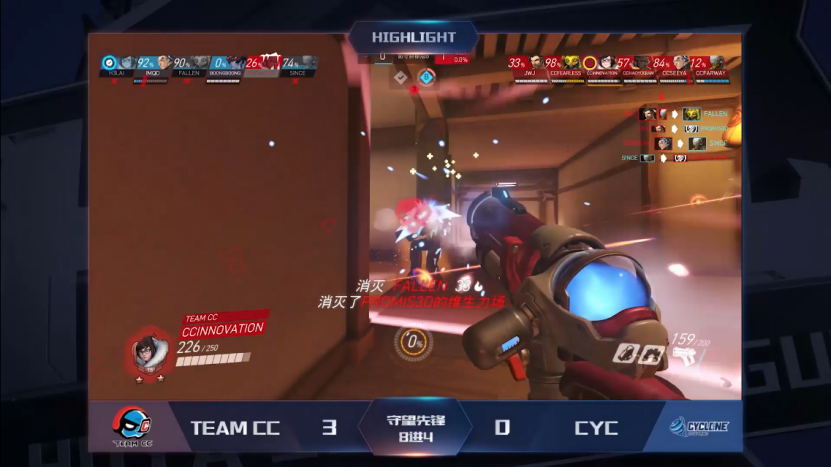Select player IMQO in the spectator bar
This screenshot has height=467, width=831.
click(163, 63)
